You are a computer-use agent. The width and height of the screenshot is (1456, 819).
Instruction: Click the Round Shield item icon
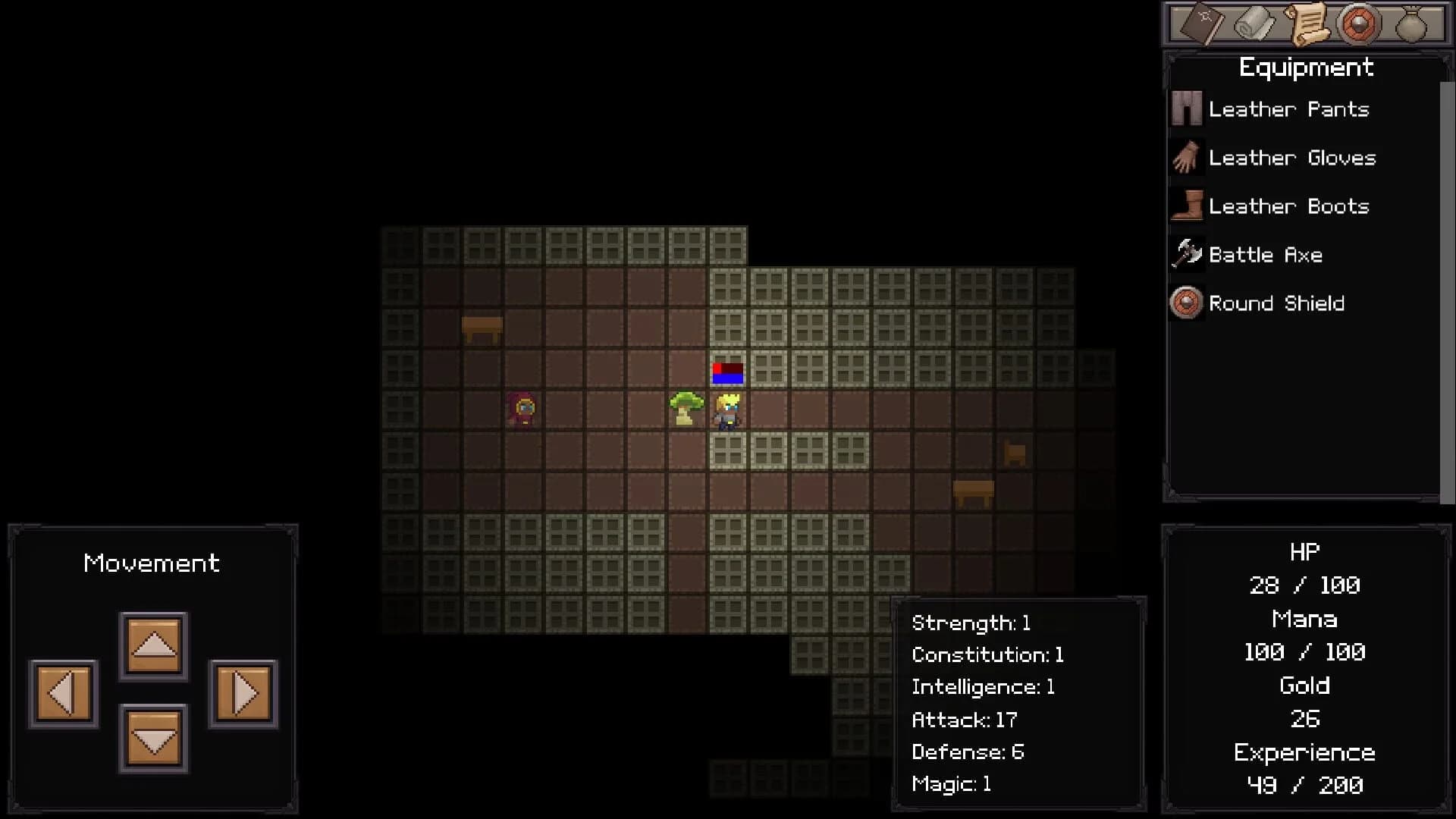click(x=1186, y=303)
